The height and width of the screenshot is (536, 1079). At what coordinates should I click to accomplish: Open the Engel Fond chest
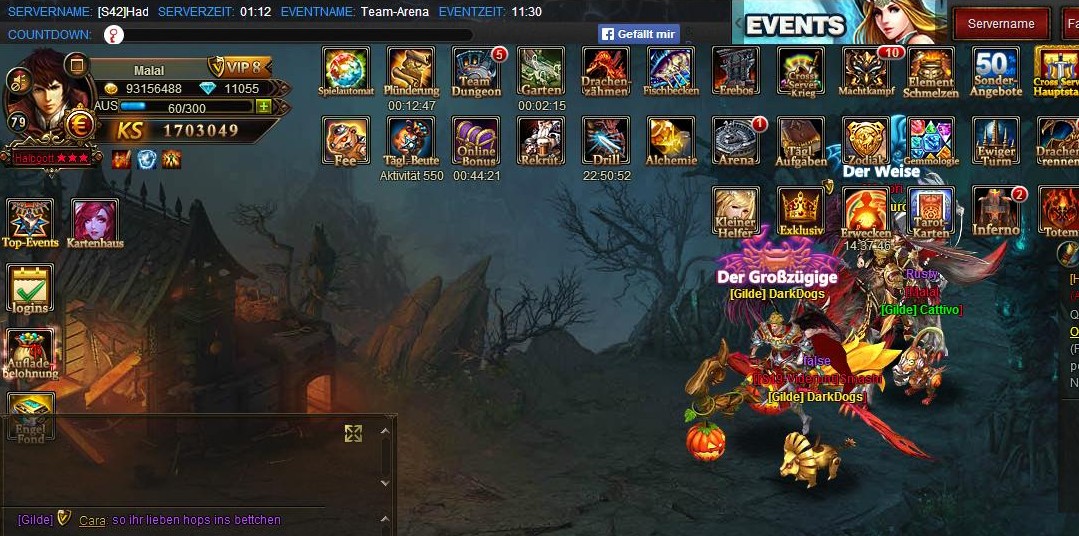pos(30,416)
